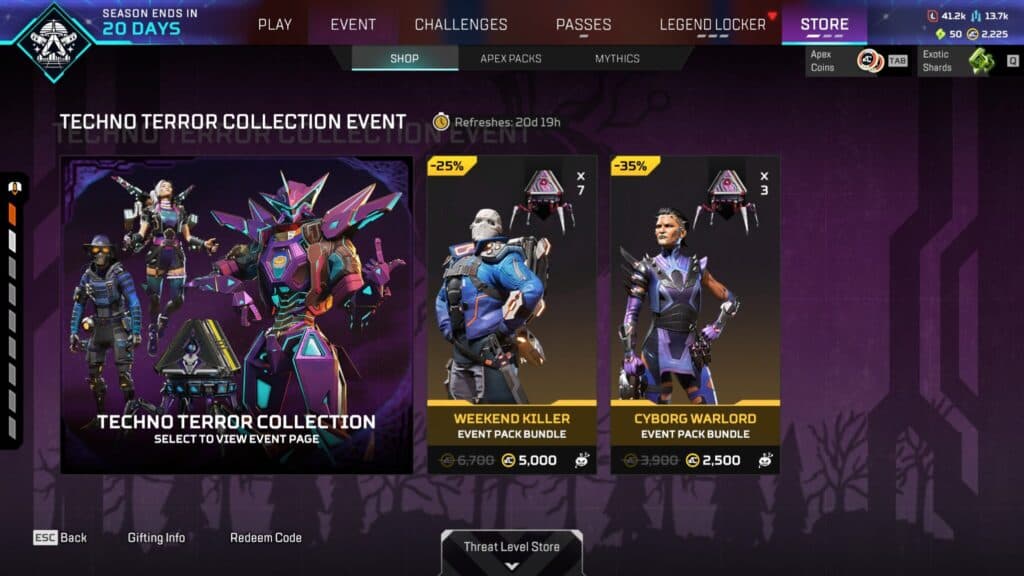Switch to the Event tab
The height and width of the screenshot is (576, 1024).
[x=353, y=24]
